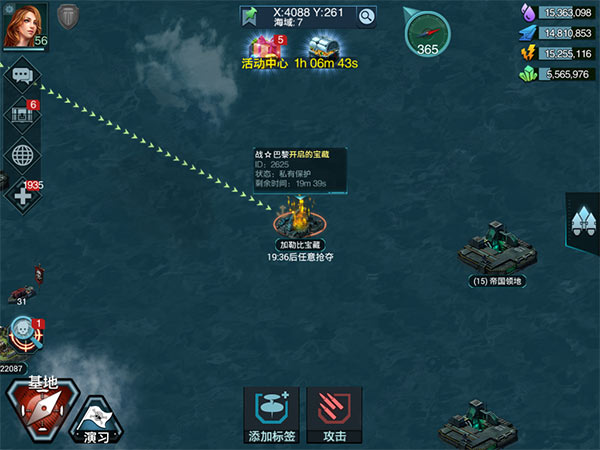Select the lightning energy resource icon
600x450 pixels.
coord(527,53)
